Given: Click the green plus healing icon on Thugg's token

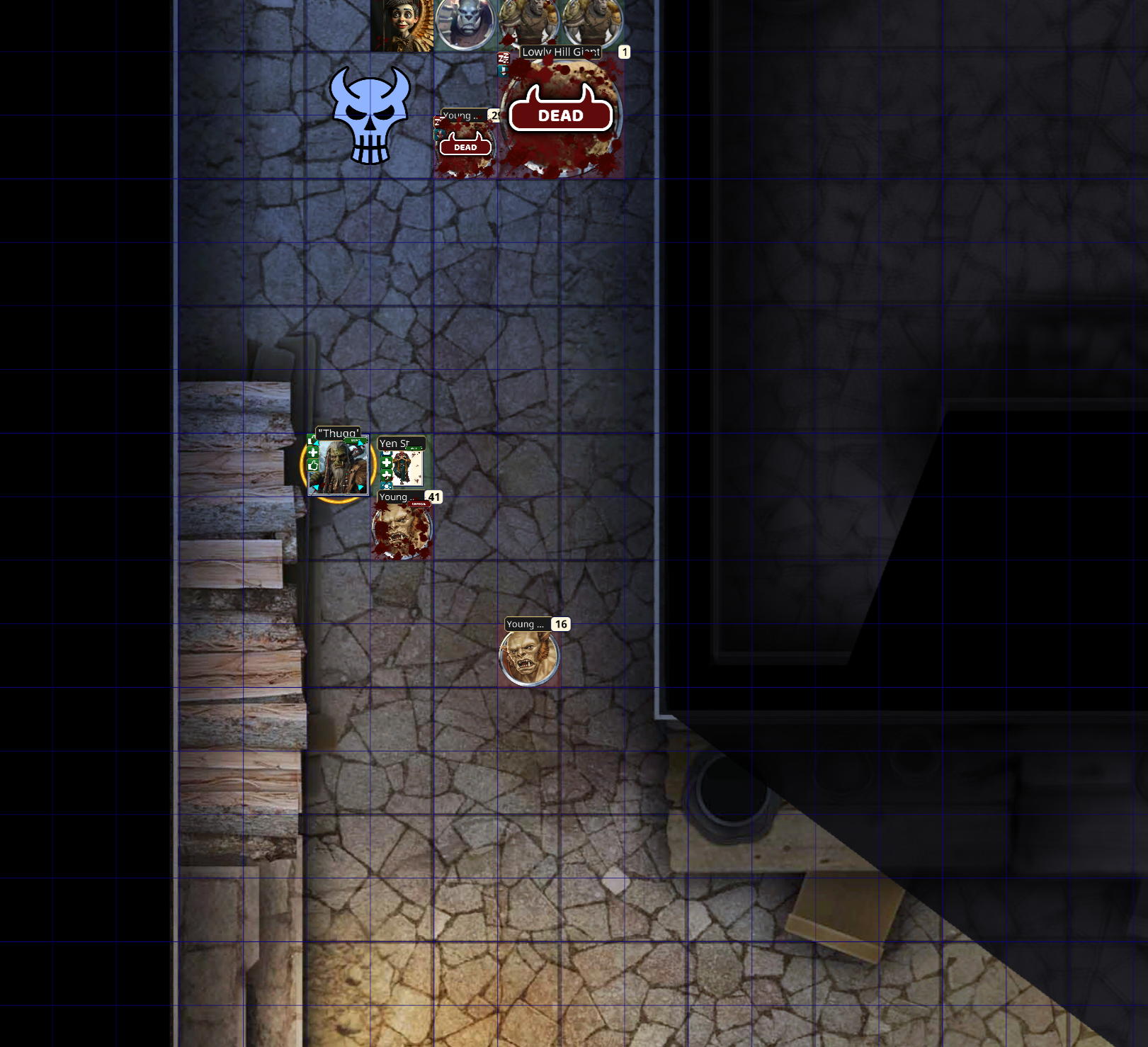Looking at the screenshot, I should point(313,453).
